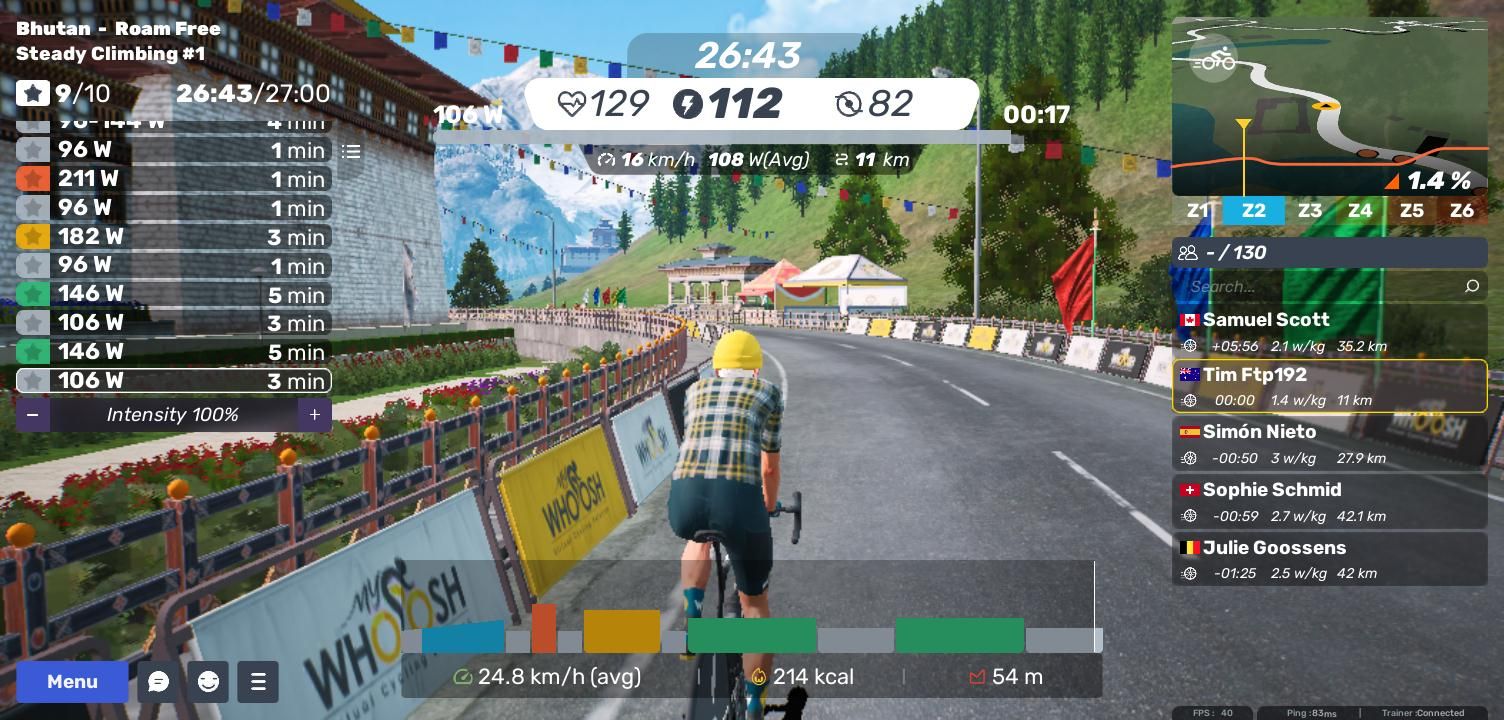Image resolution: width=1504 pixels, height=720 pixels.
Task: Click the rider search field
Action: [x=1320, y=287]
